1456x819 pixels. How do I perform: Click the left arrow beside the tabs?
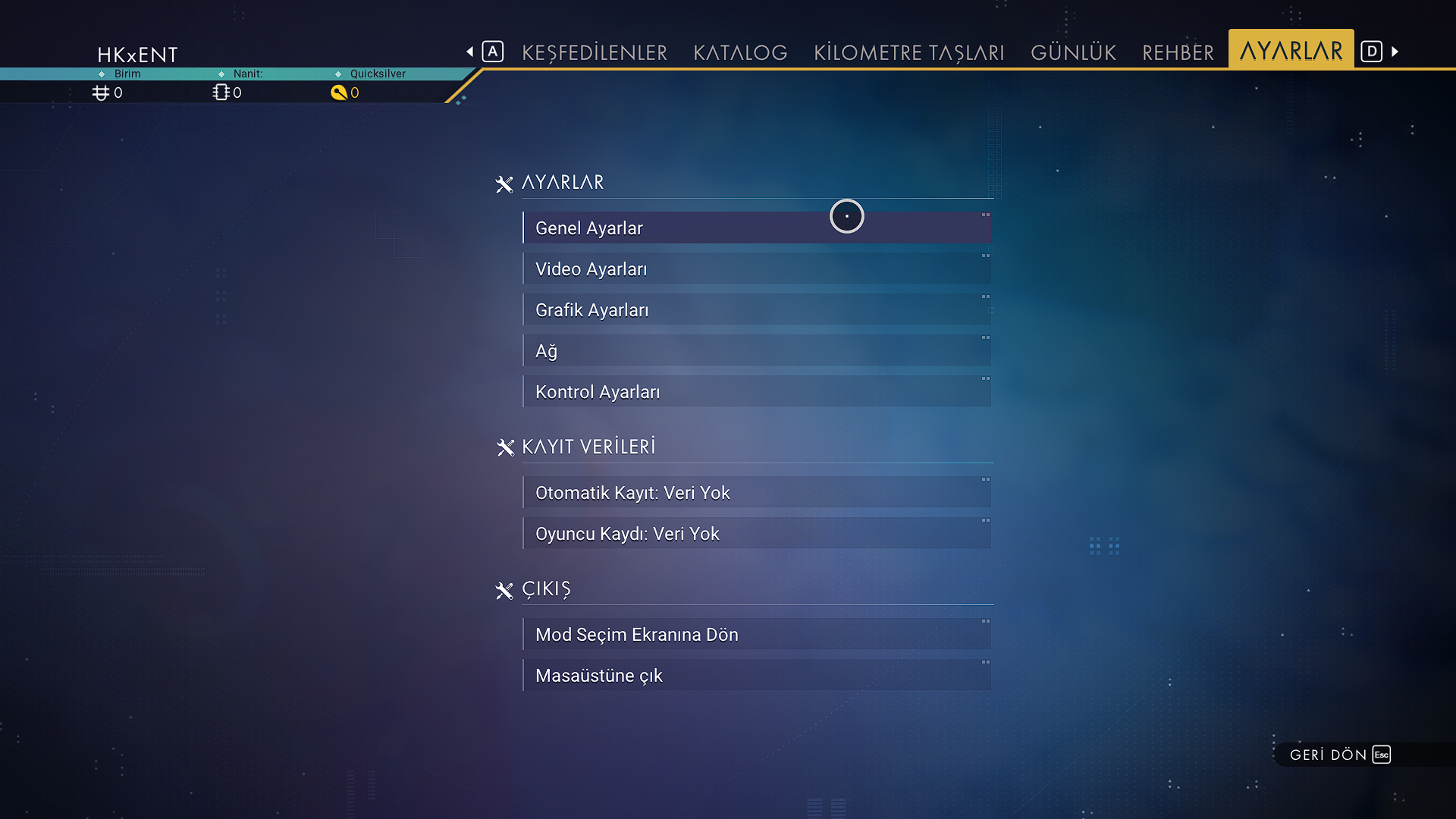pyautogui.click(x=470, y=52)
